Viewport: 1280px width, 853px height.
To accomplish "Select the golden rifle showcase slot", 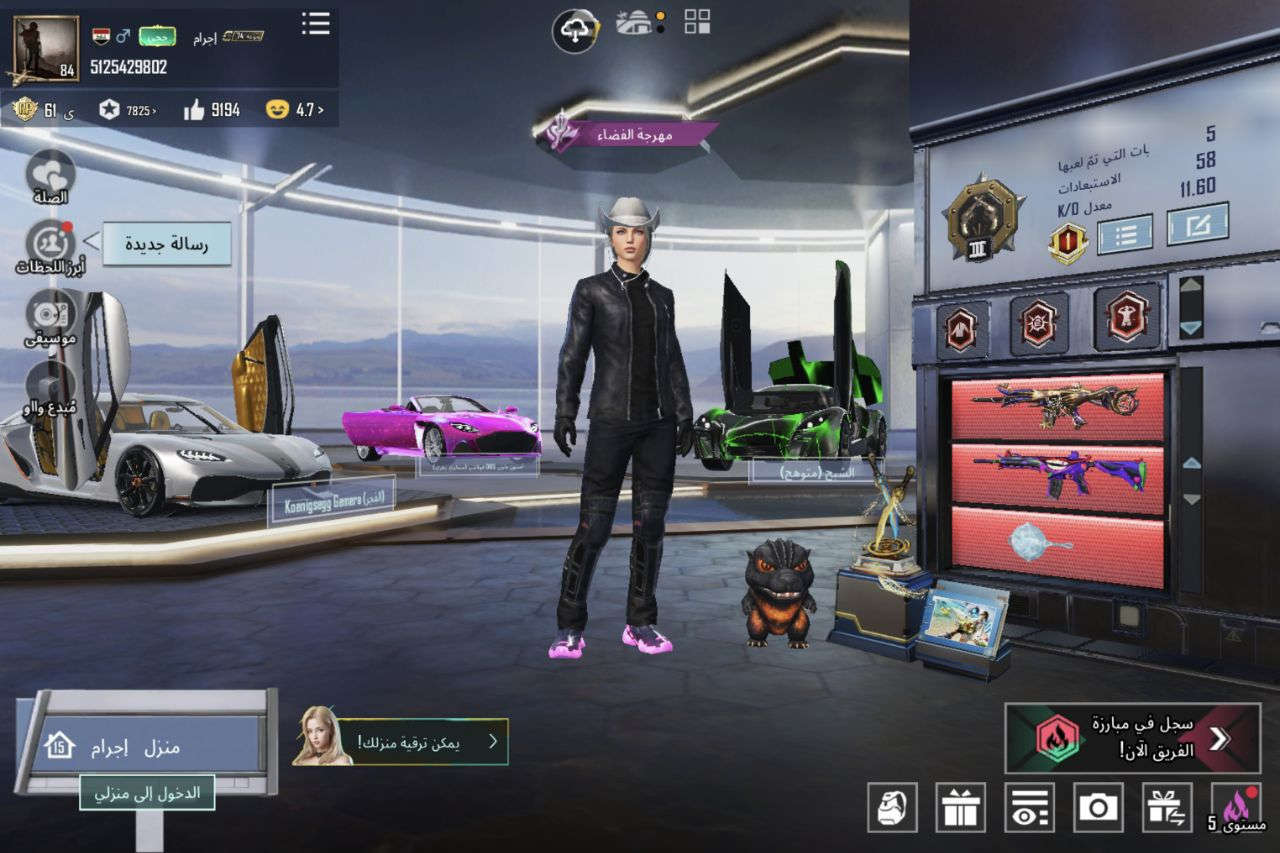I will tap(1057, 407).
